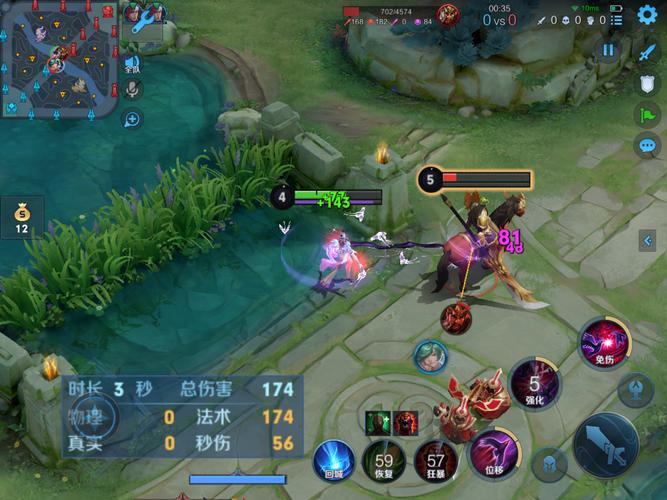Cast the 免伤 ultimate skill
Image resolution: width=667 pixels, height=500 pixels.
603,341
